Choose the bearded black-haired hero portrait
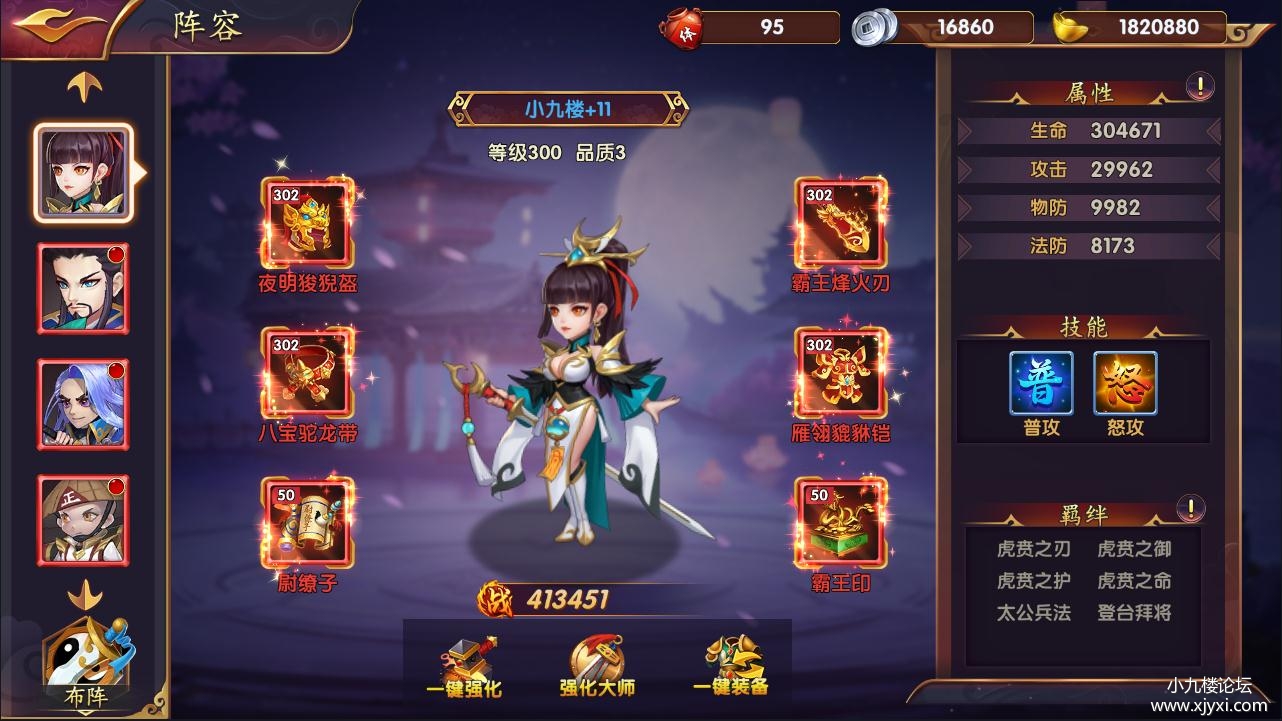This screenshot has height=721, width=1282. point(83,288)
